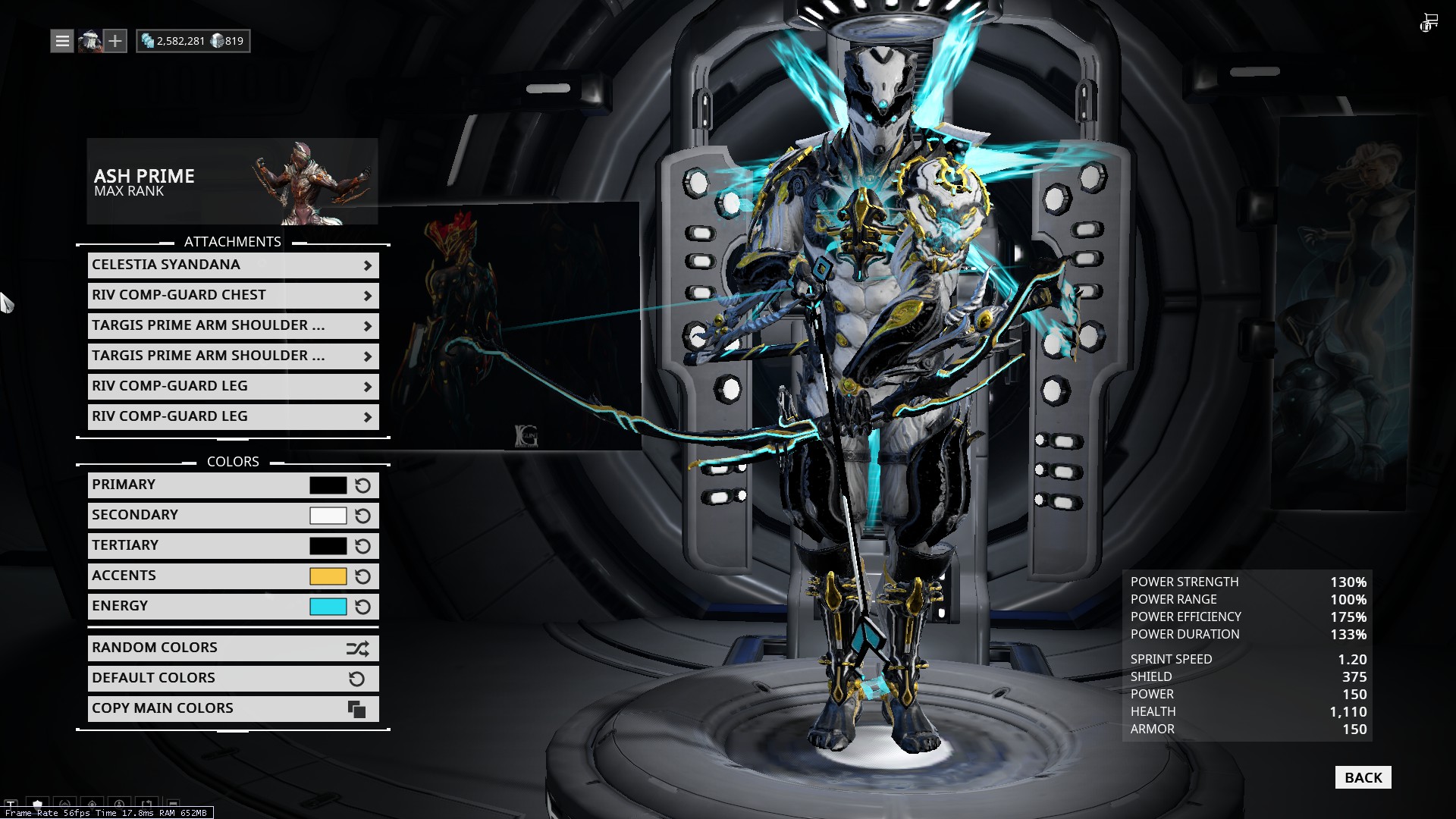
Task: Open the Celestia Syandana attachment slot
Action: [x=233, y=265]
